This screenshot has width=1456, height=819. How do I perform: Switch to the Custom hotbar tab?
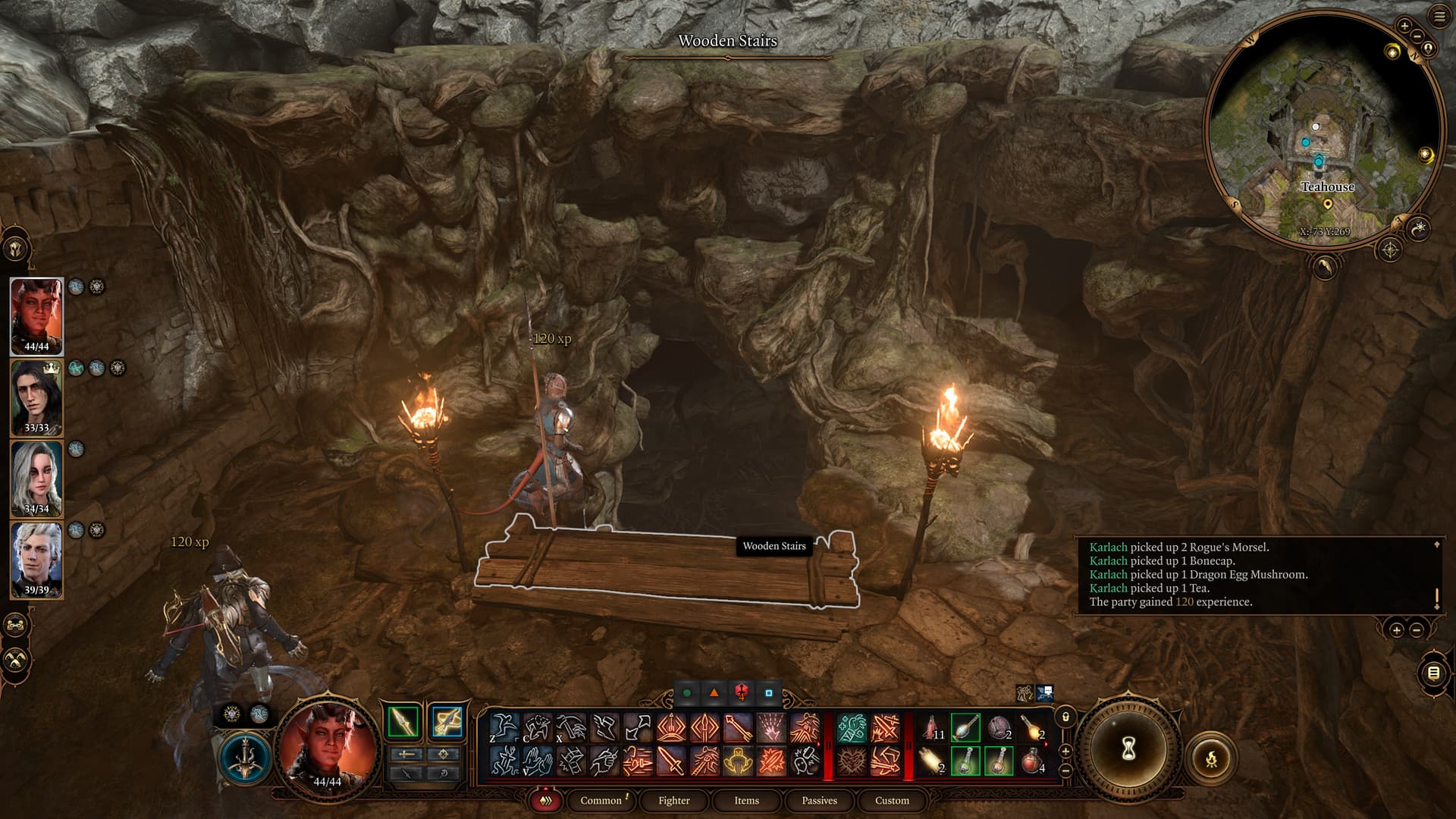click(892, 800)
